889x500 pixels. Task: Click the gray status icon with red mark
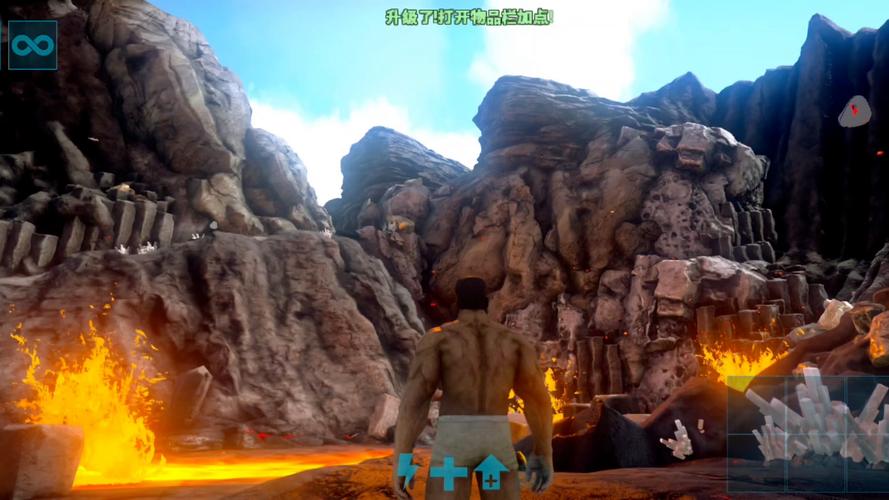pos(853,110)
